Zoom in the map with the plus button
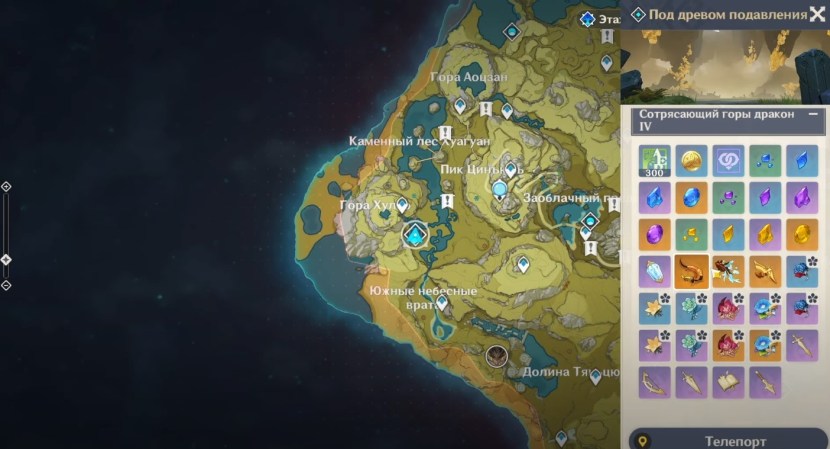Screen dimensions: 830x449 tap(6, 187)
